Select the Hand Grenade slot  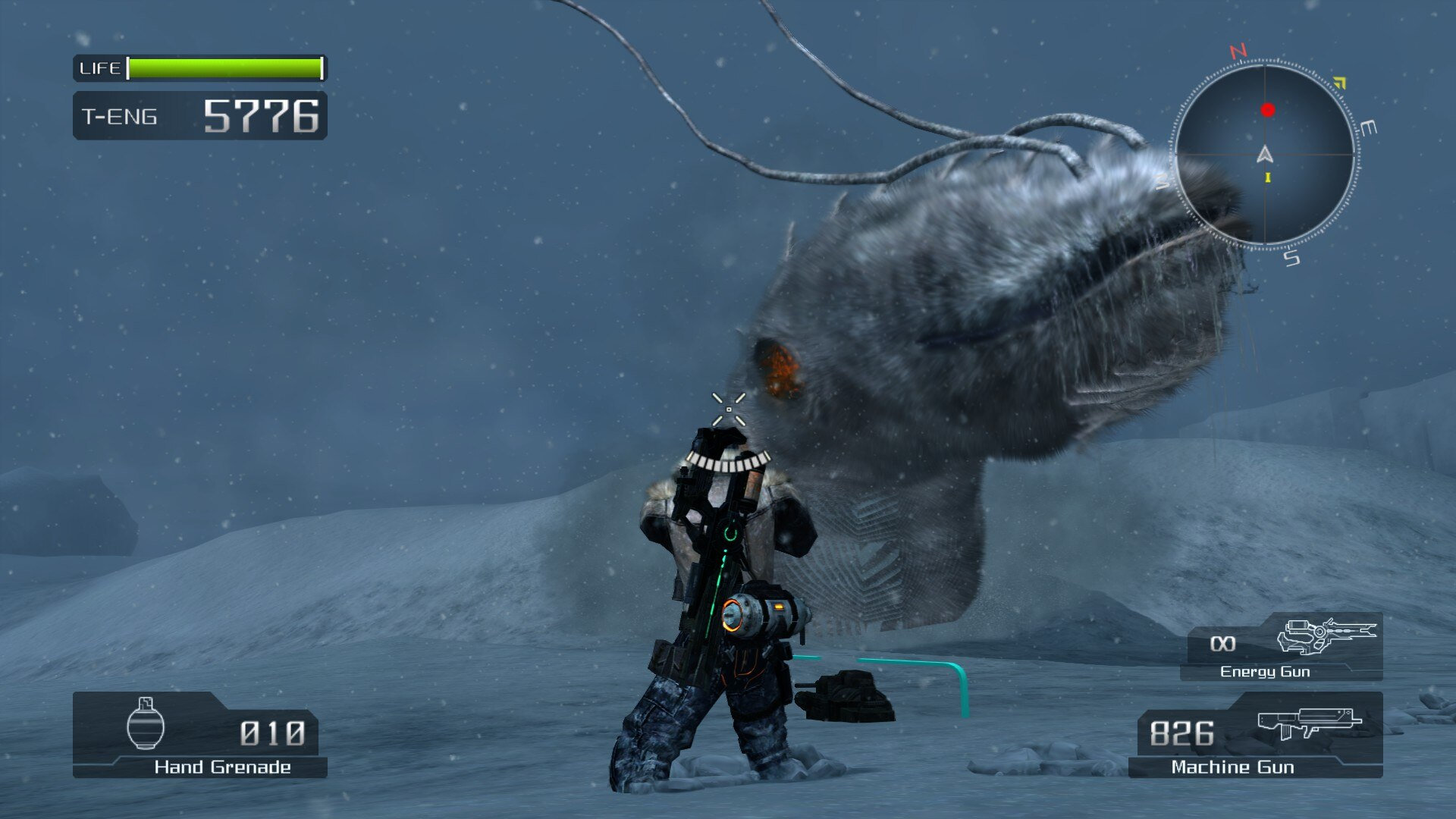tap(200, 735)
